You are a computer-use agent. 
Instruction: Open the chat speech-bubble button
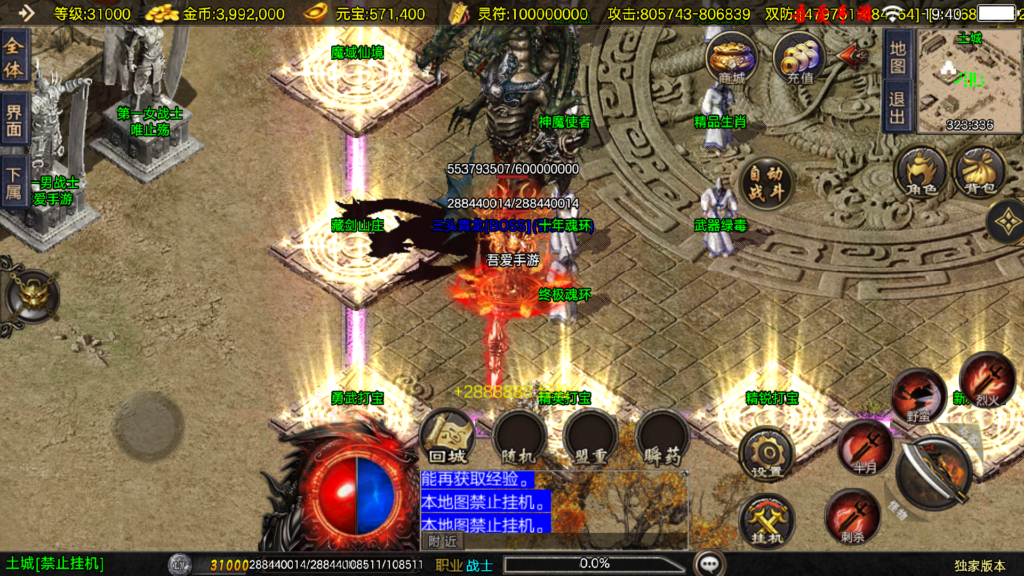click(x=711, y=564)
